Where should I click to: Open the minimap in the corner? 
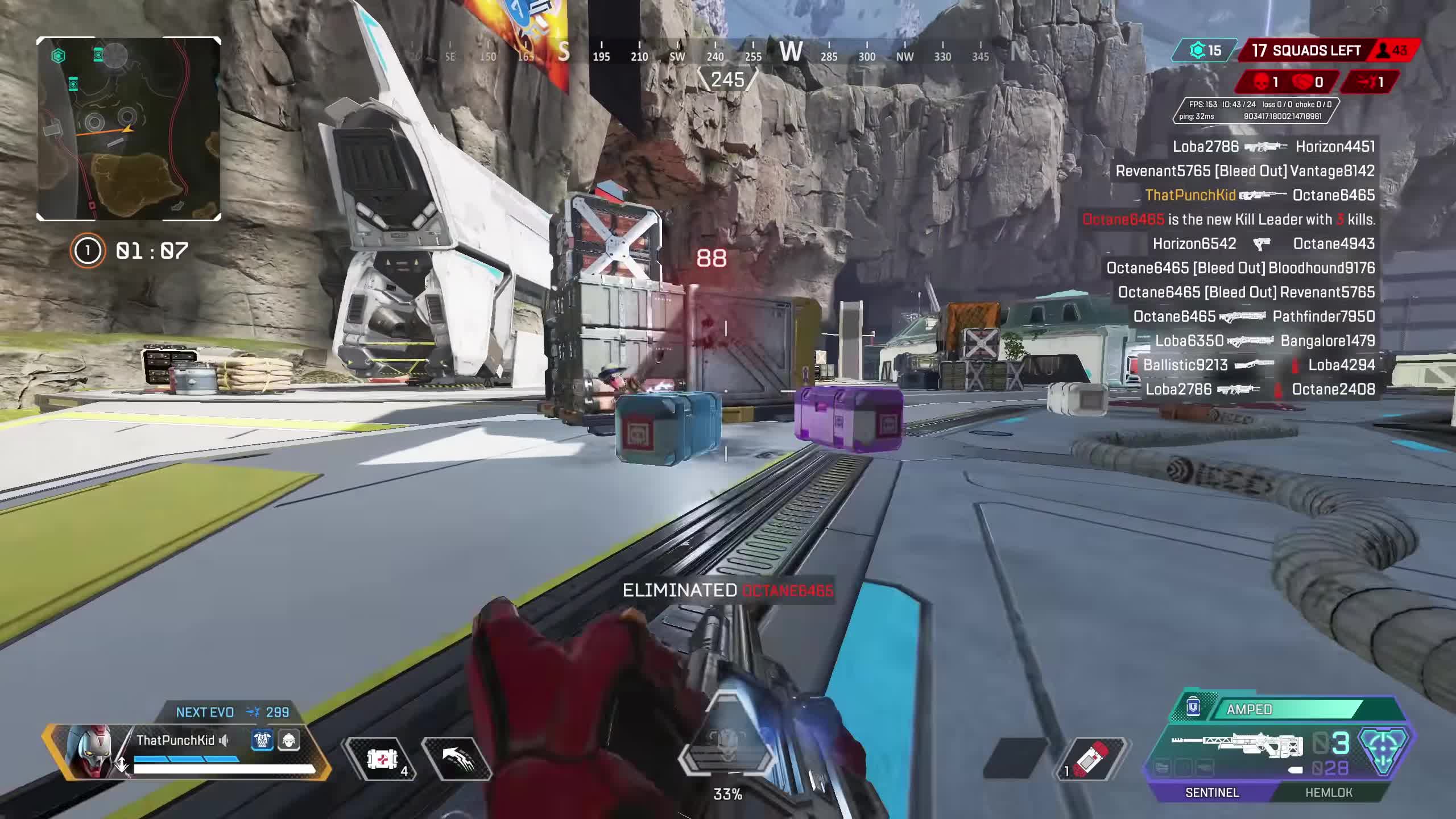(129, 129)
